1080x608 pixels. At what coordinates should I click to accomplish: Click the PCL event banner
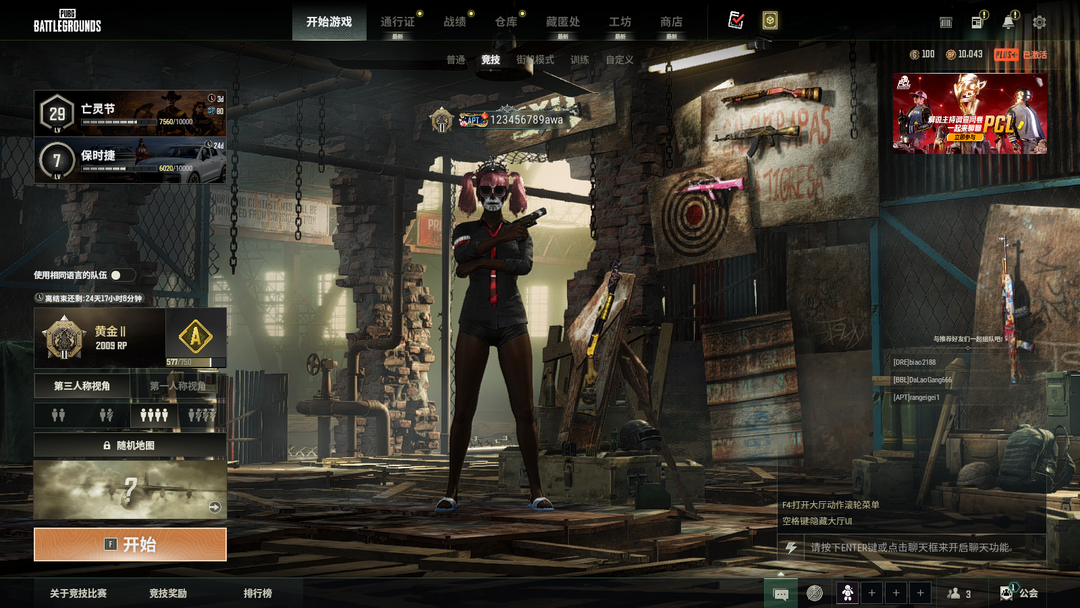(970, 113)
